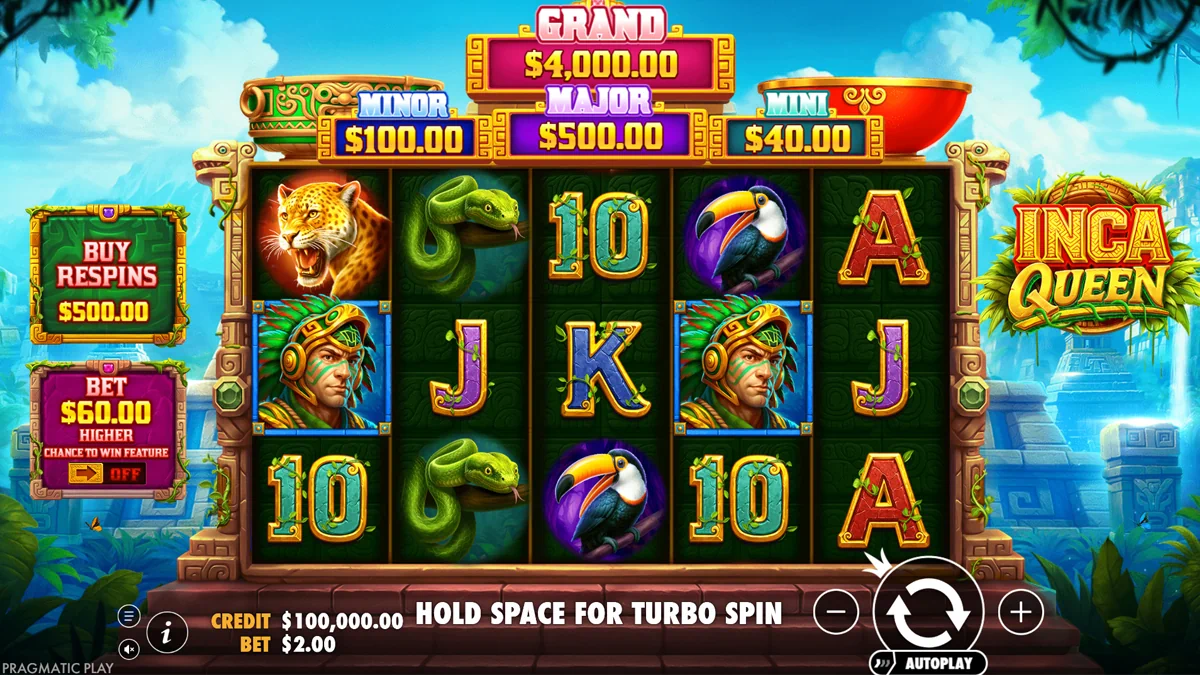Mute the sound with the speaker icon
This screenshot has width=1200, height=675.
click(x=130, y=649)
